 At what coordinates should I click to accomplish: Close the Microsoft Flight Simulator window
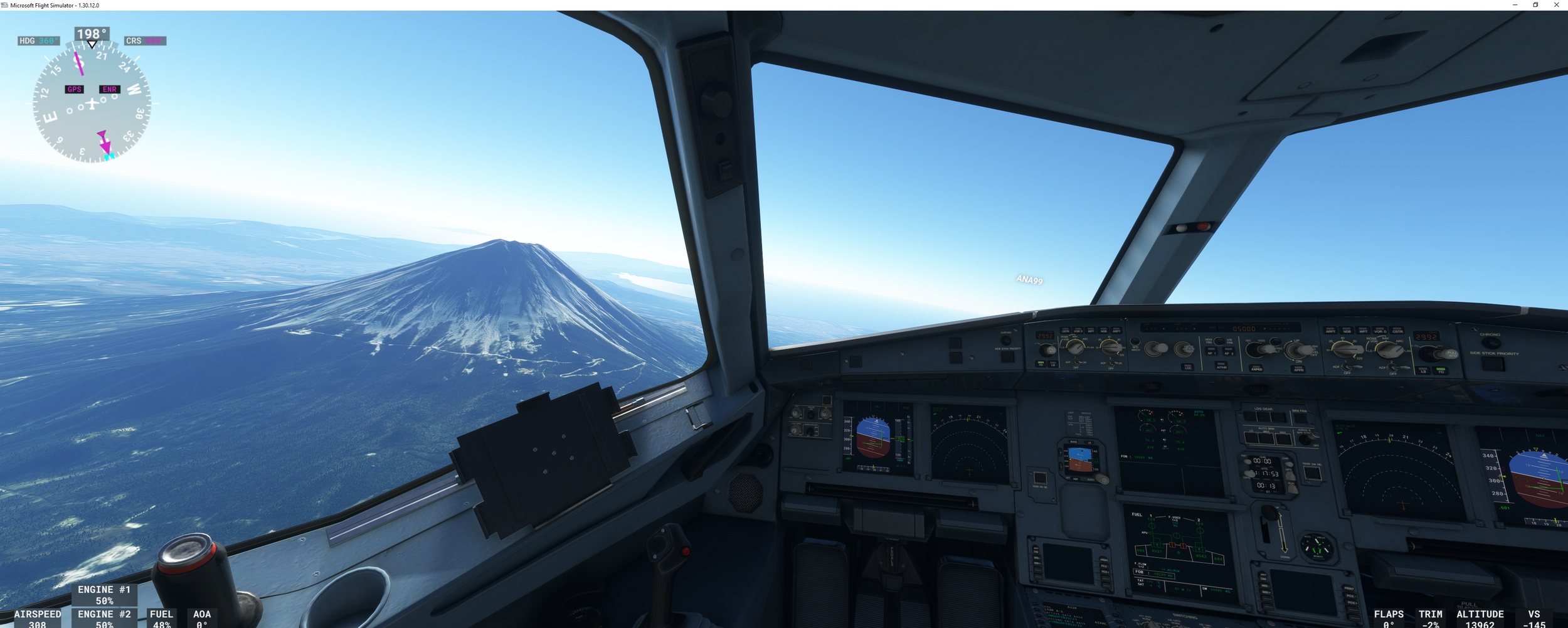point(1556,5)
